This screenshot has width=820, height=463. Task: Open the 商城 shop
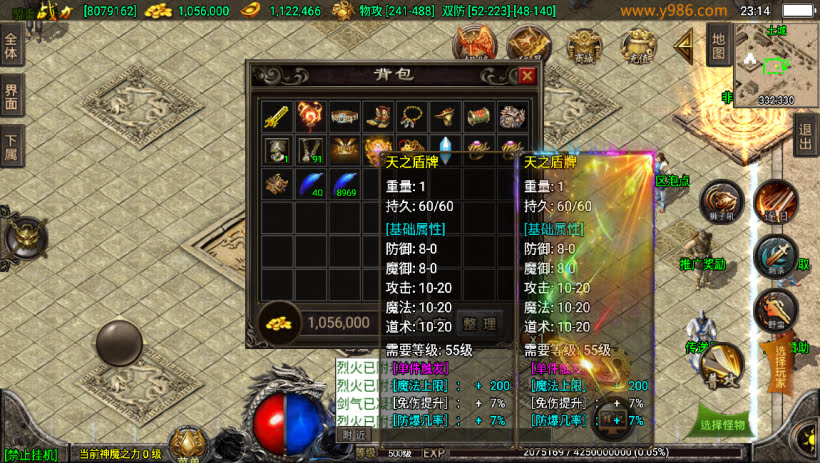tap(582, 45)
